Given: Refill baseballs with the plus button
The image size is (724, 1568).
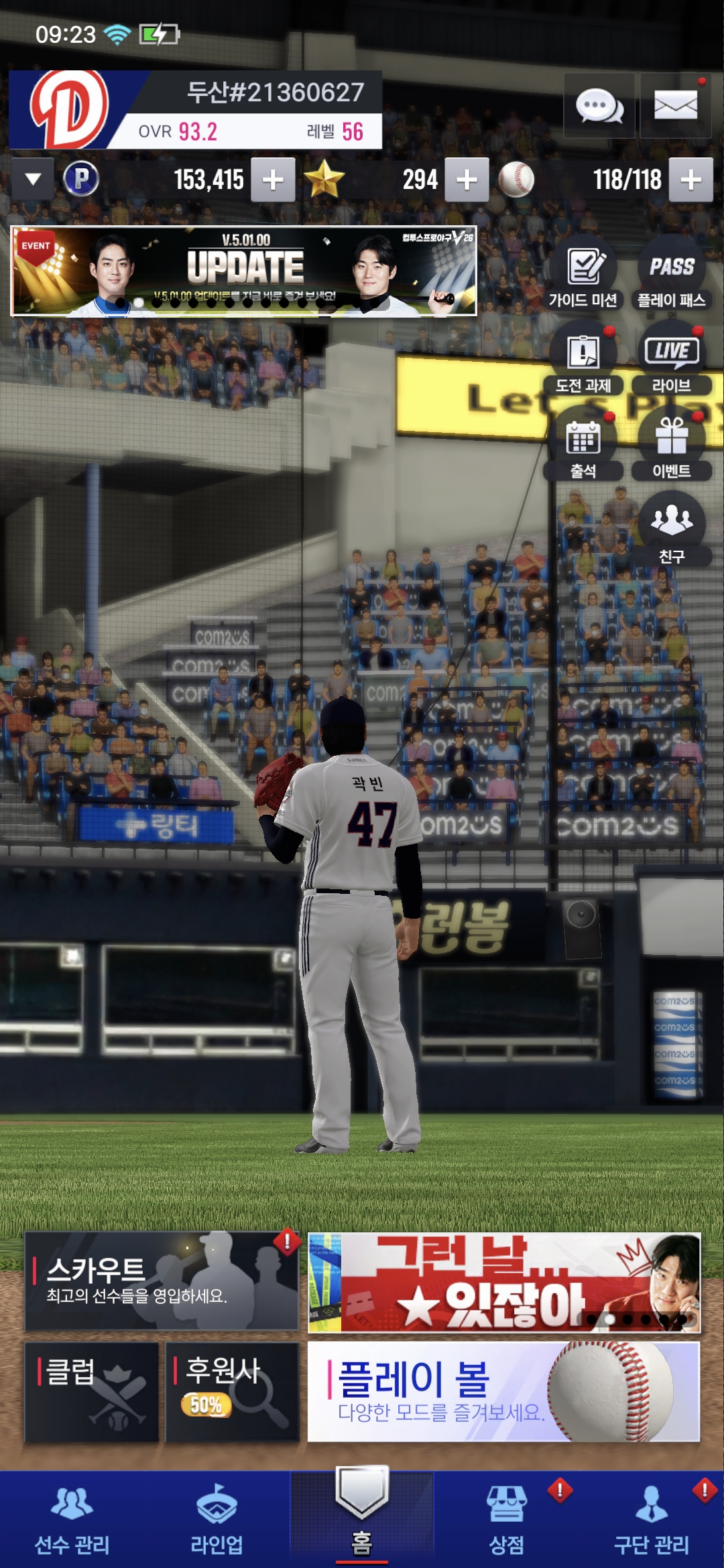Looking at the screenshot, I should [x=690, y=180].
